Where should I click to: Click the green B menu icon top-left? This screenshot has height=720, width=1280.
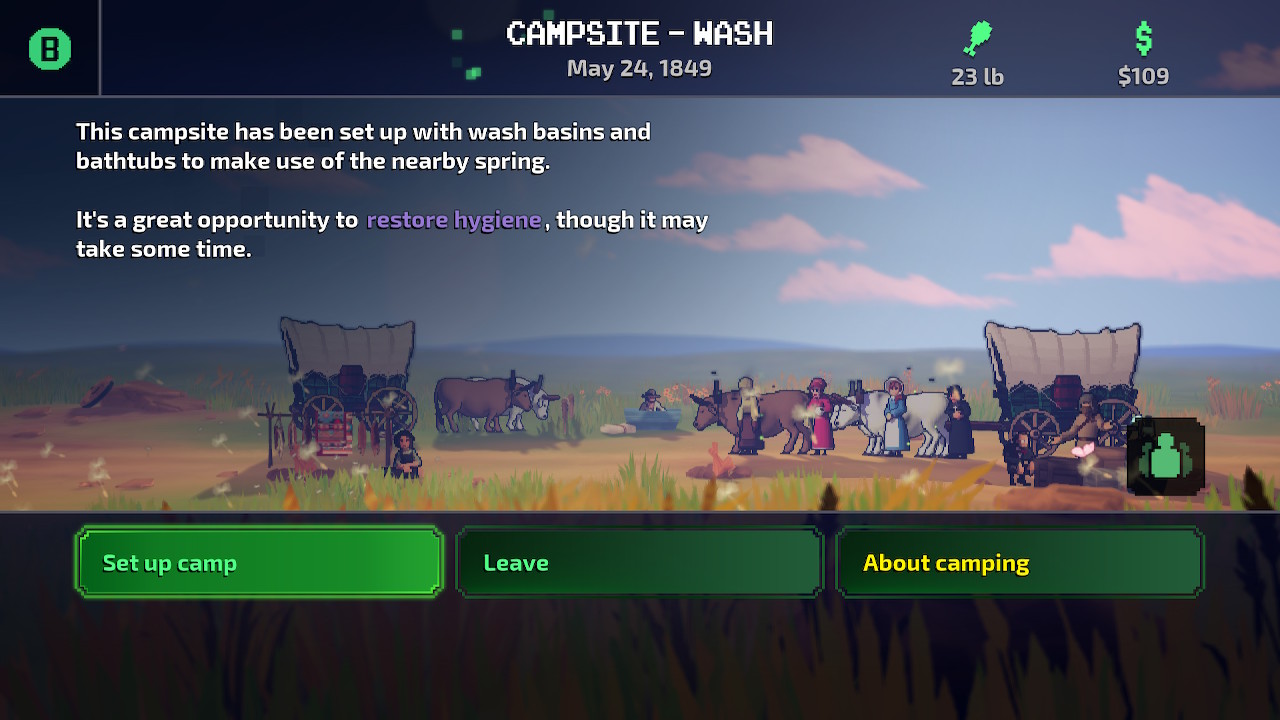pos(48,46)
